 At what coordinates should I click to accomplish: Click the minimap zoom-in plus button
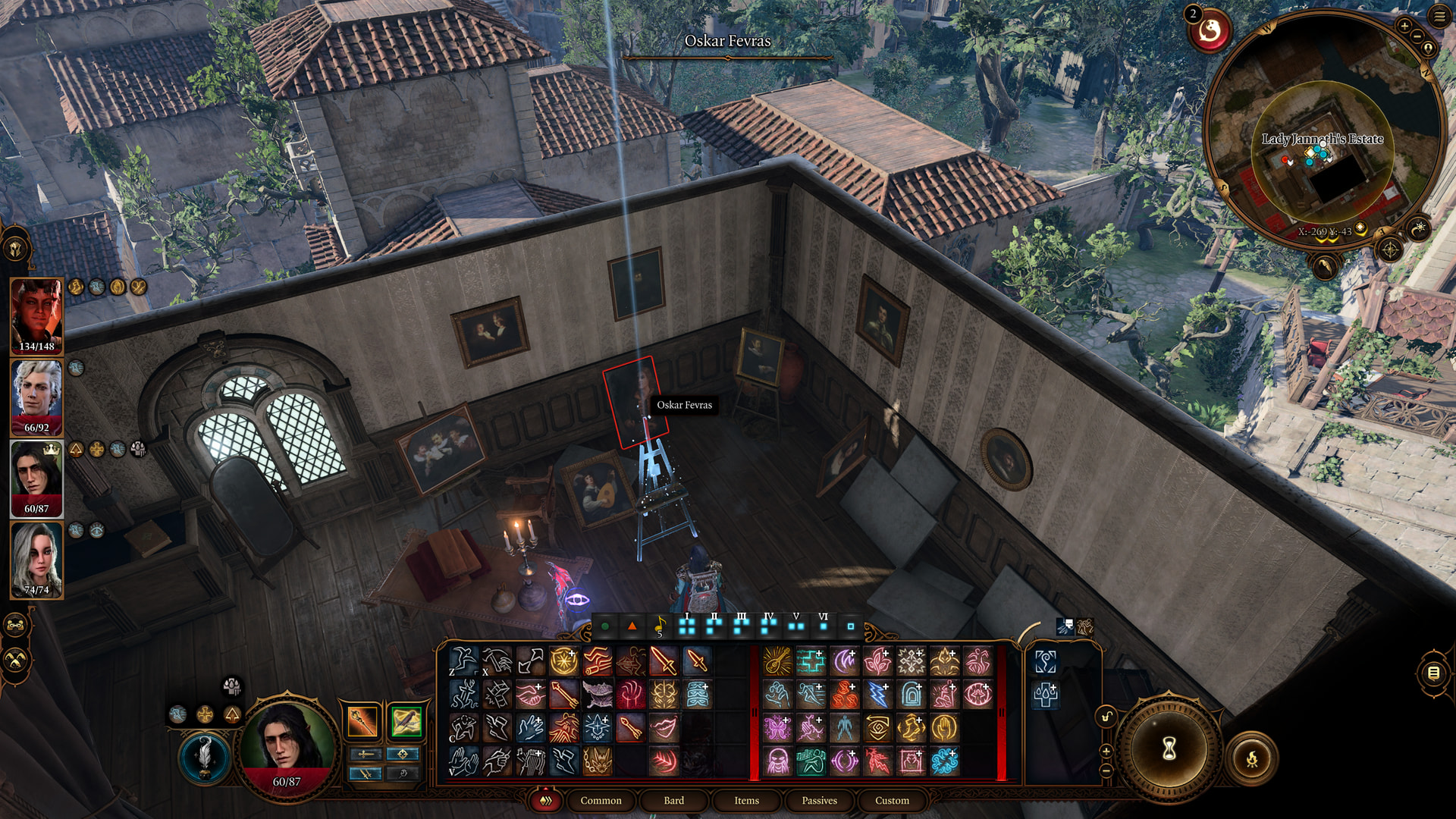1404,26
